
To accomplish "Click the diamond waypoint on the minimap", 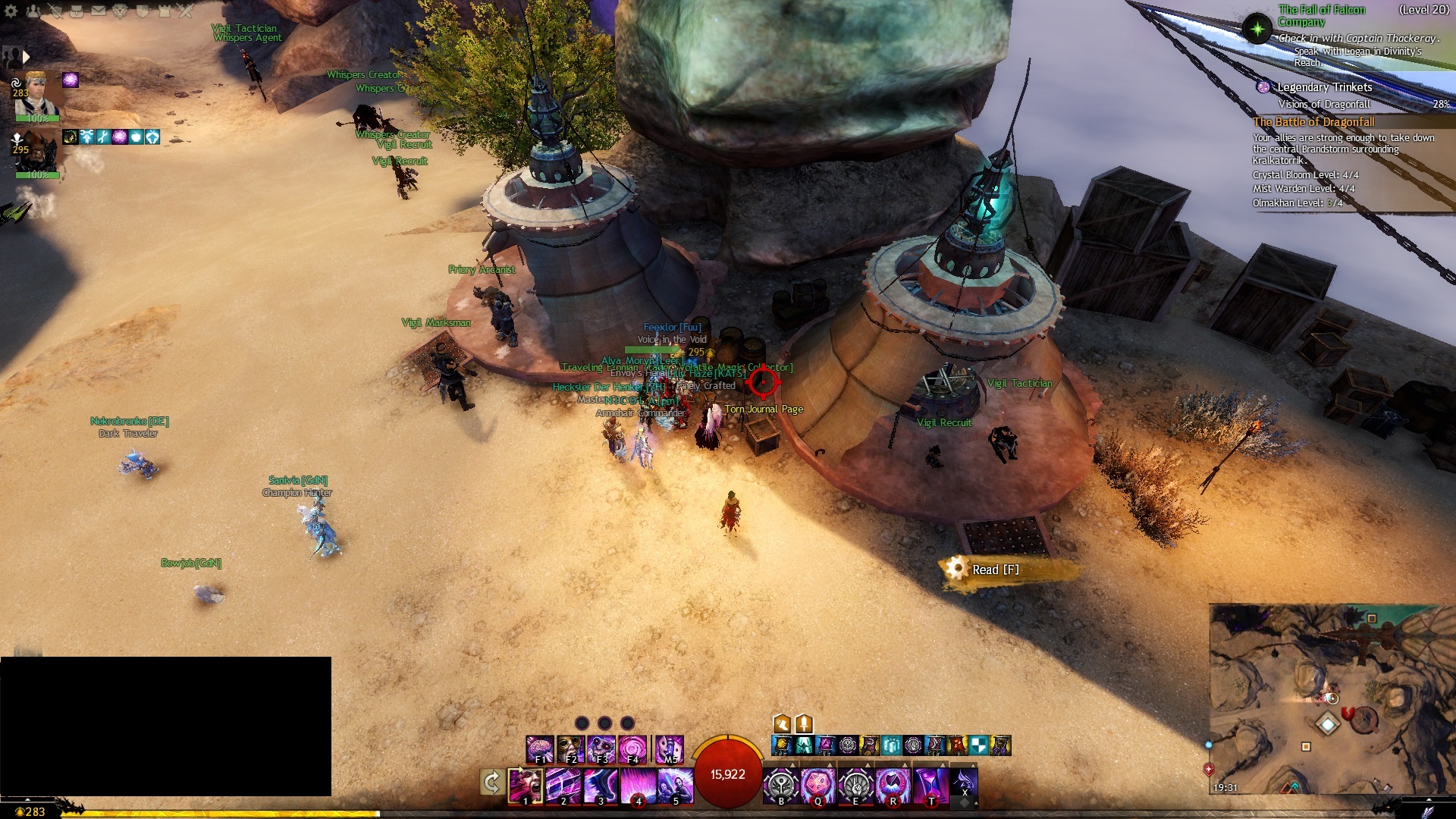I will pyautogui.click(x=1327, y=724).
